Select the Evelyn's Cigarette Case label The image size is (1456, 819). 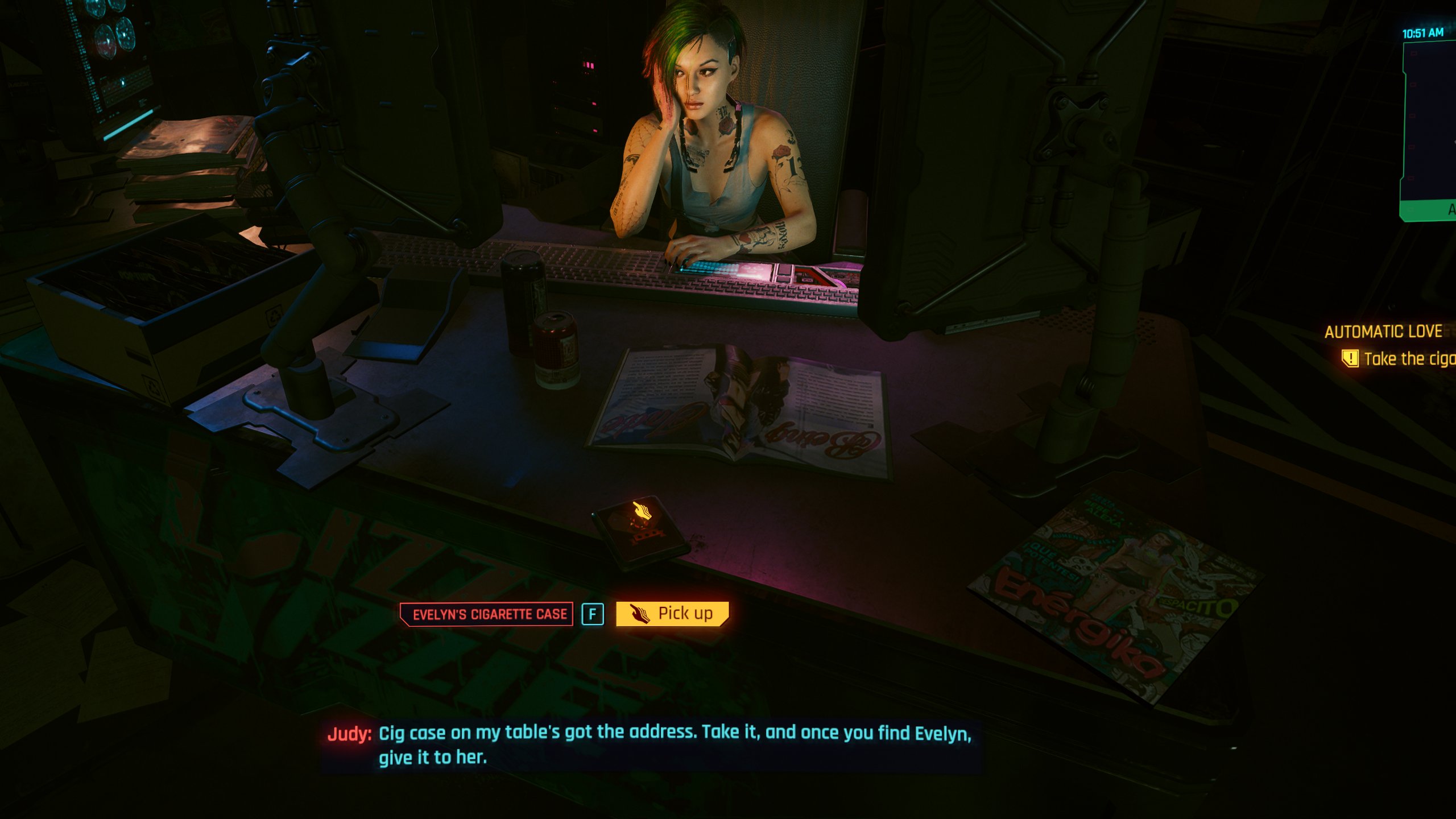point(487,614)
